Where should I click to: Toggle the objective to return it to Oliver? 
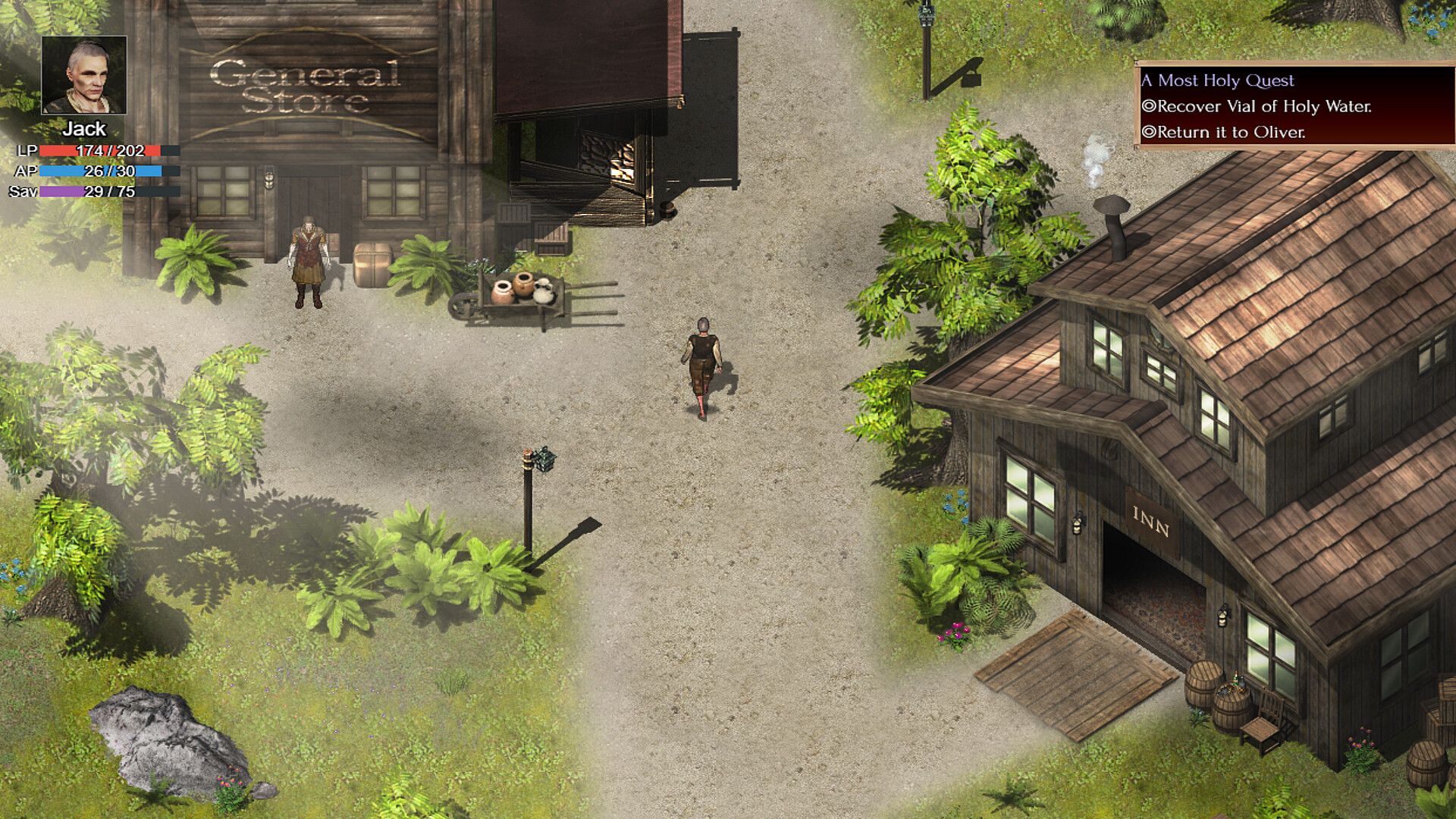(1222, 131)
